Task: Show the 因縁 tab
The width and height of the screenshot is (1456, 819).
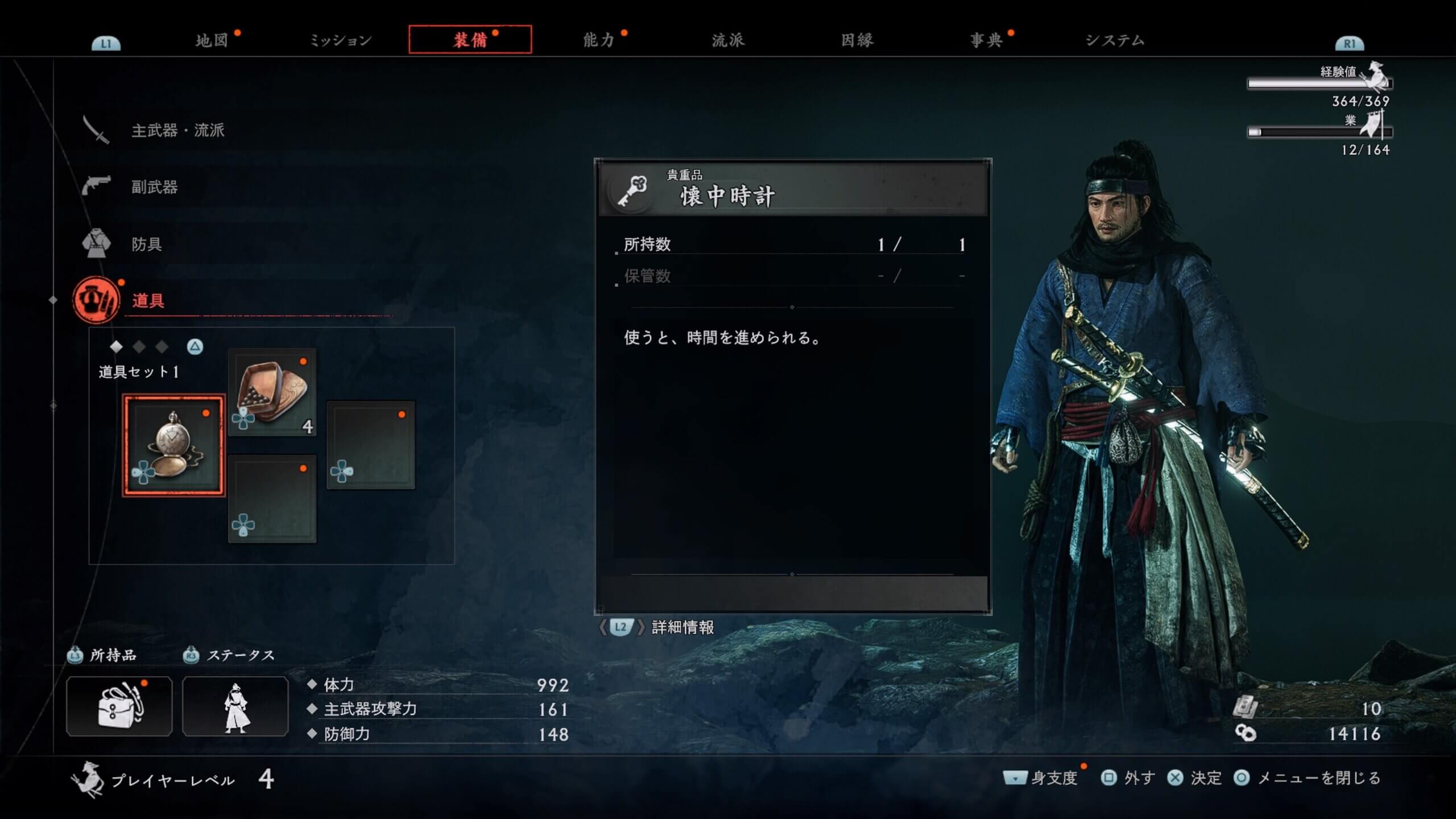Action: [x=857, y=40]
